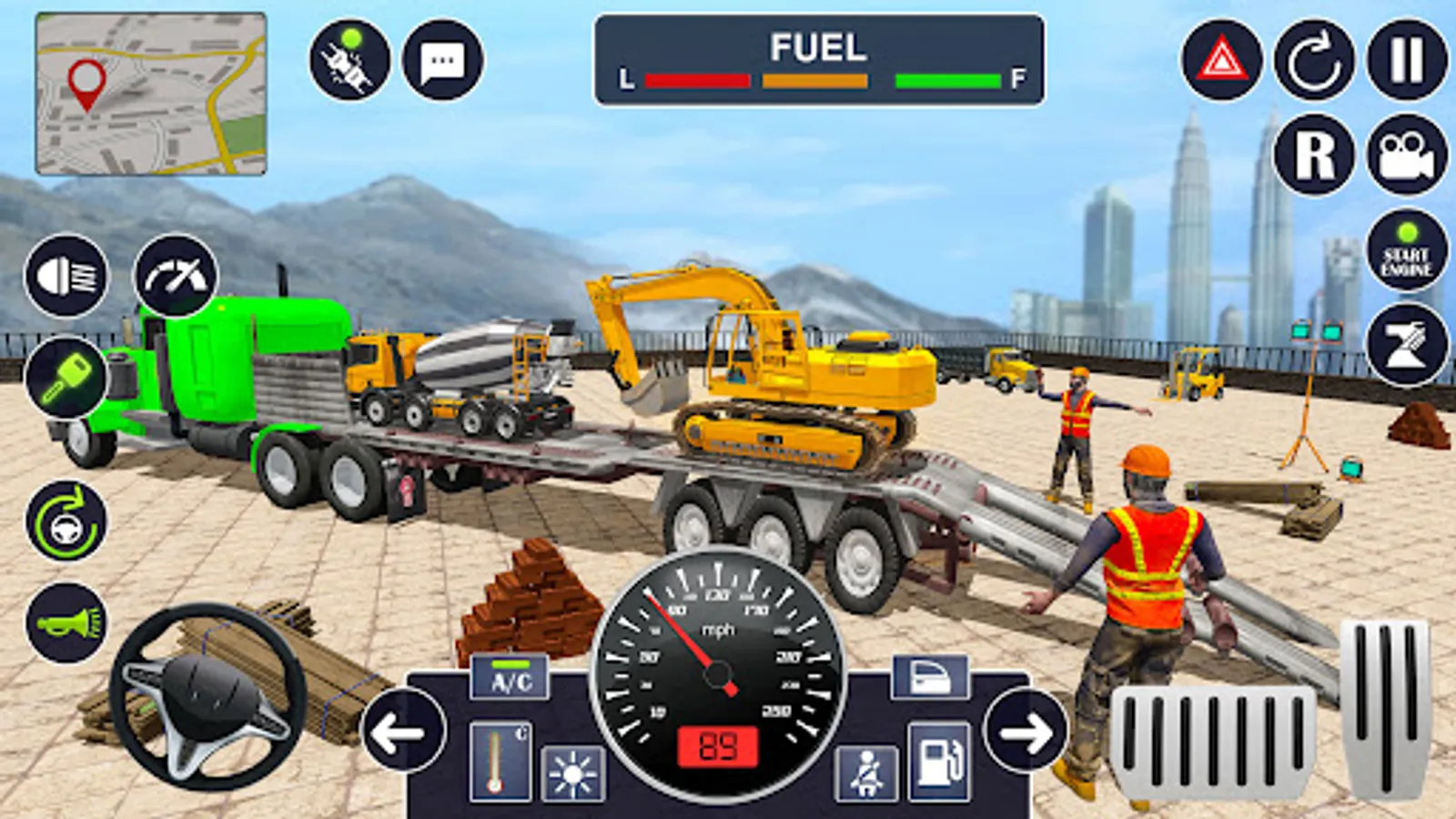Click the green key ignition button
The height and width of the screenshot is (819, 1456).
click(x=66, y=378)
